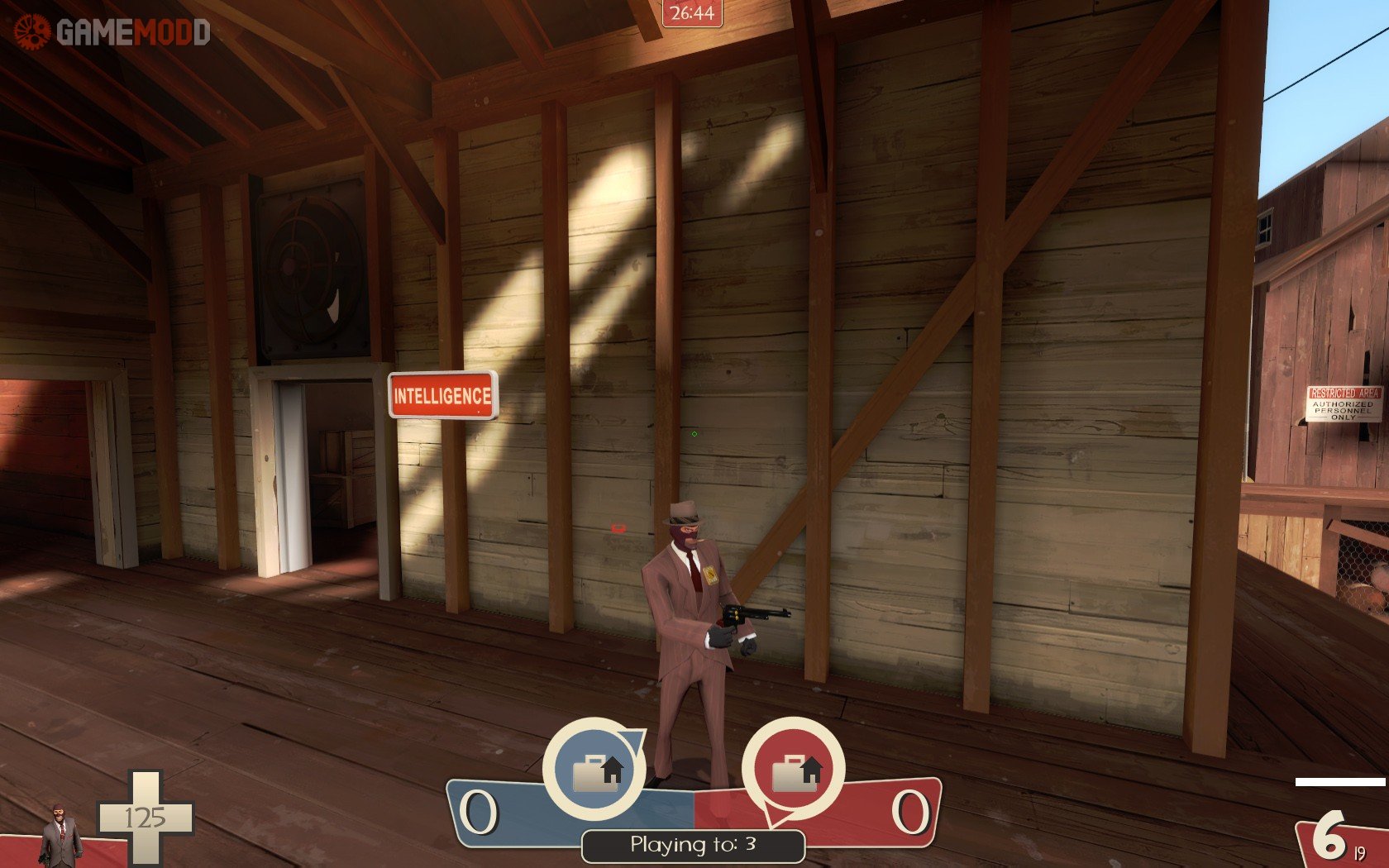The image size is (1389, 868).
Task: Select the Spy class portrait
Action: pos(60,835)
